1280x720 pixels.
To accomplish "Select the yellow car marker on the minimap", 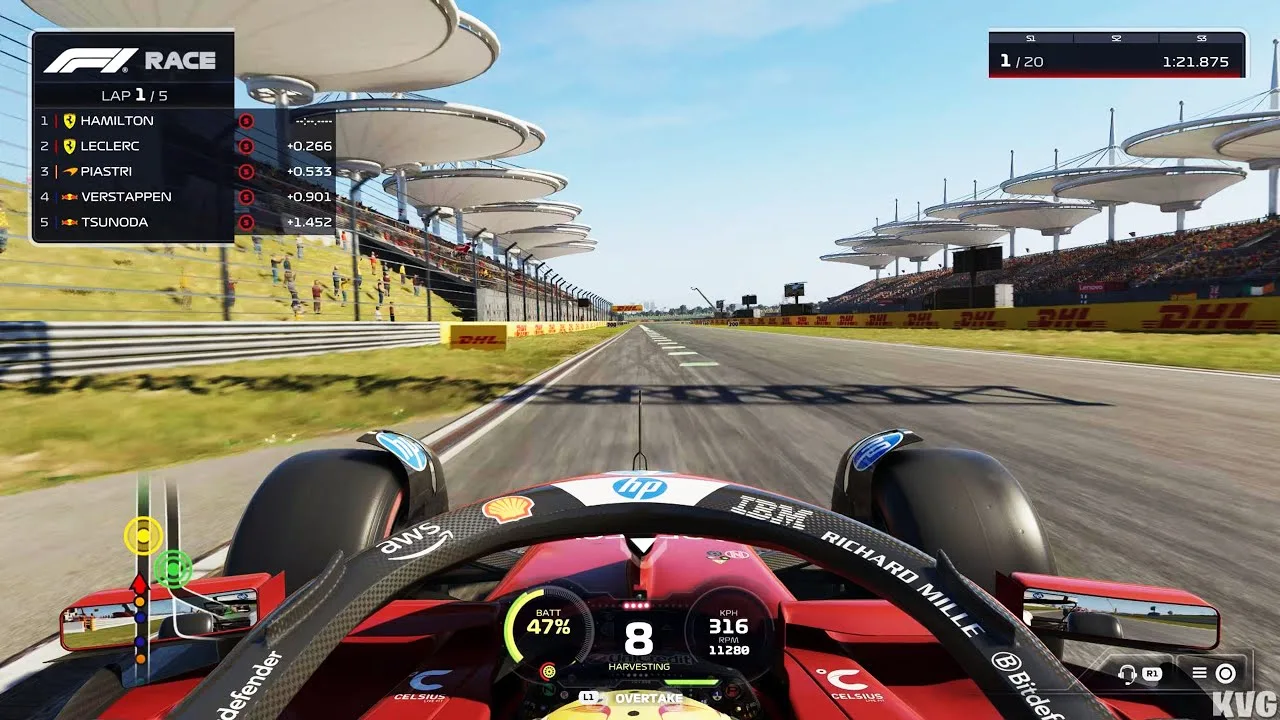I will click(x=144, y=536).
